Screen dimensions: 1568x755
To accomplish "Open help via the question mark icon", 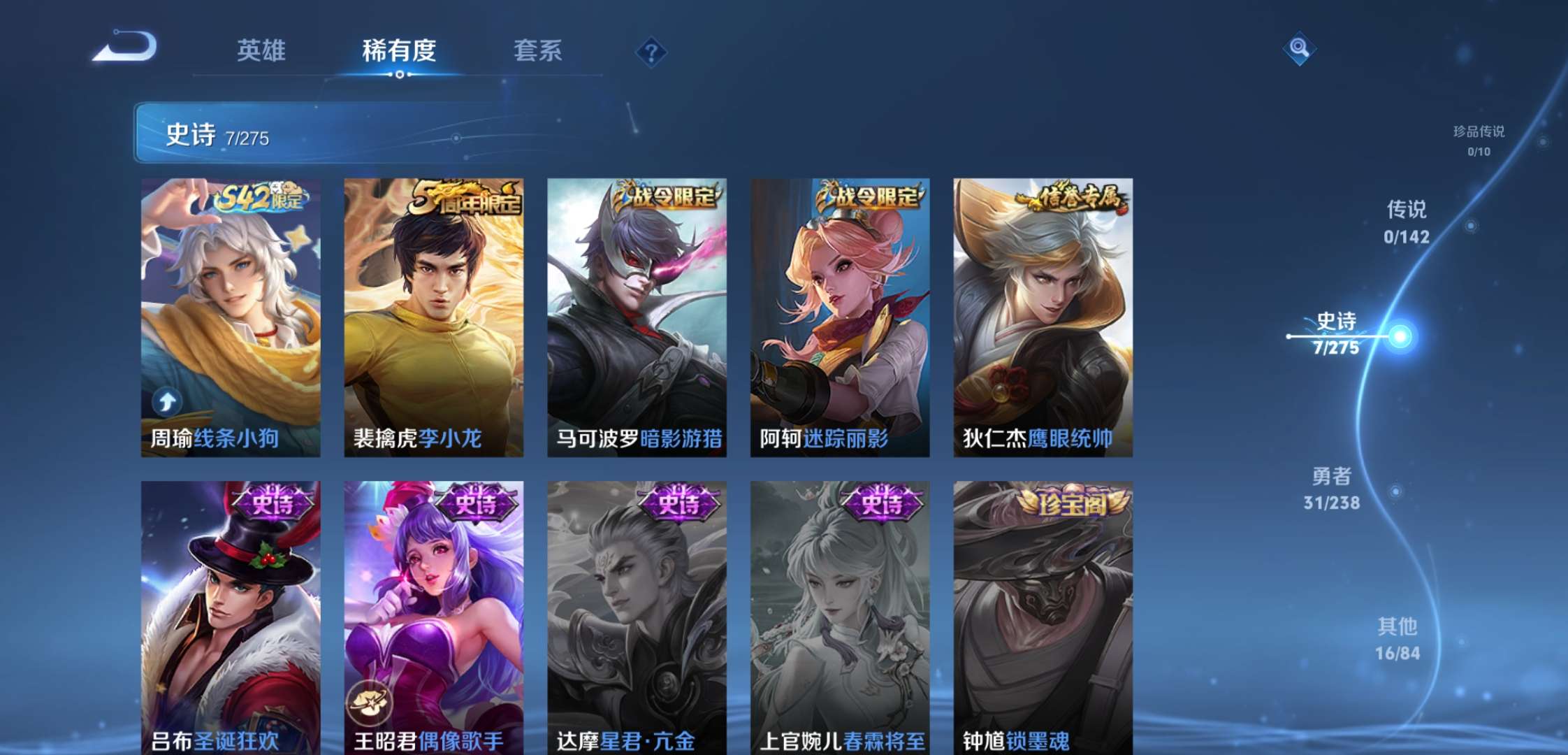I will (x=650, y=52).
